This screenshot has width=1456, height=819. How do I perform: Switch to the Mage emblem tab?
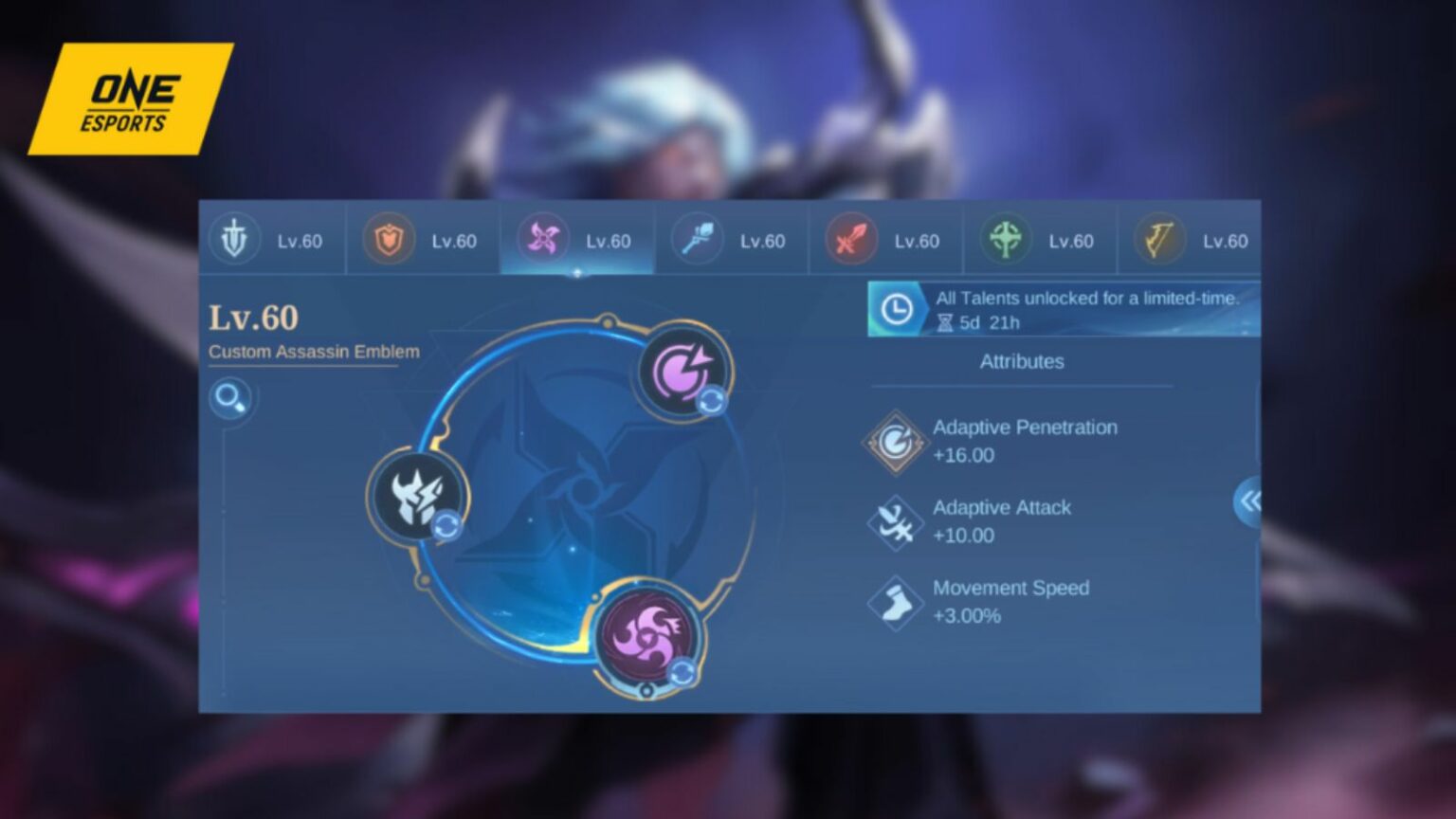(695, 241)
